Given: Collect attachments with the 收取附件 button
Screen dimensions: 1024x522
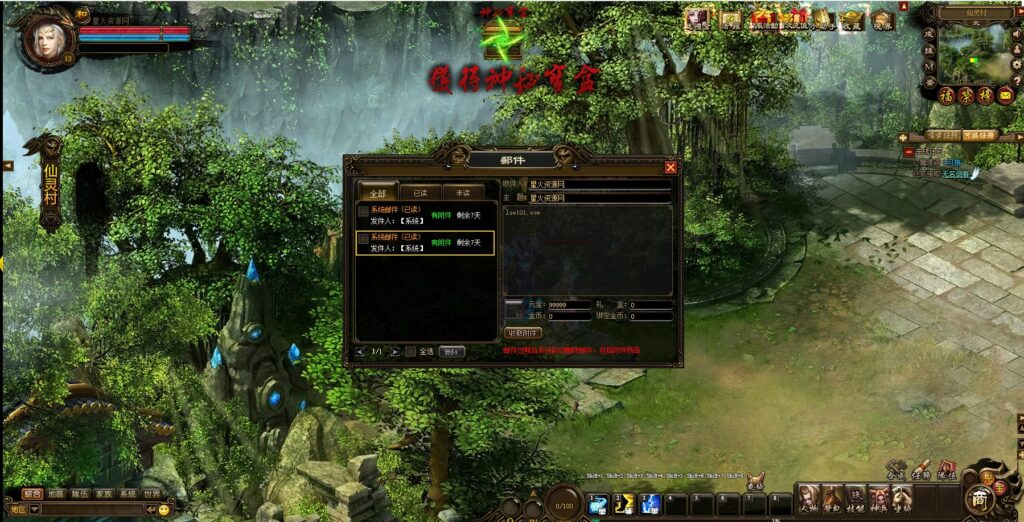Looking at the screenshot, I should pyautogui.click(x=522, y=333).
